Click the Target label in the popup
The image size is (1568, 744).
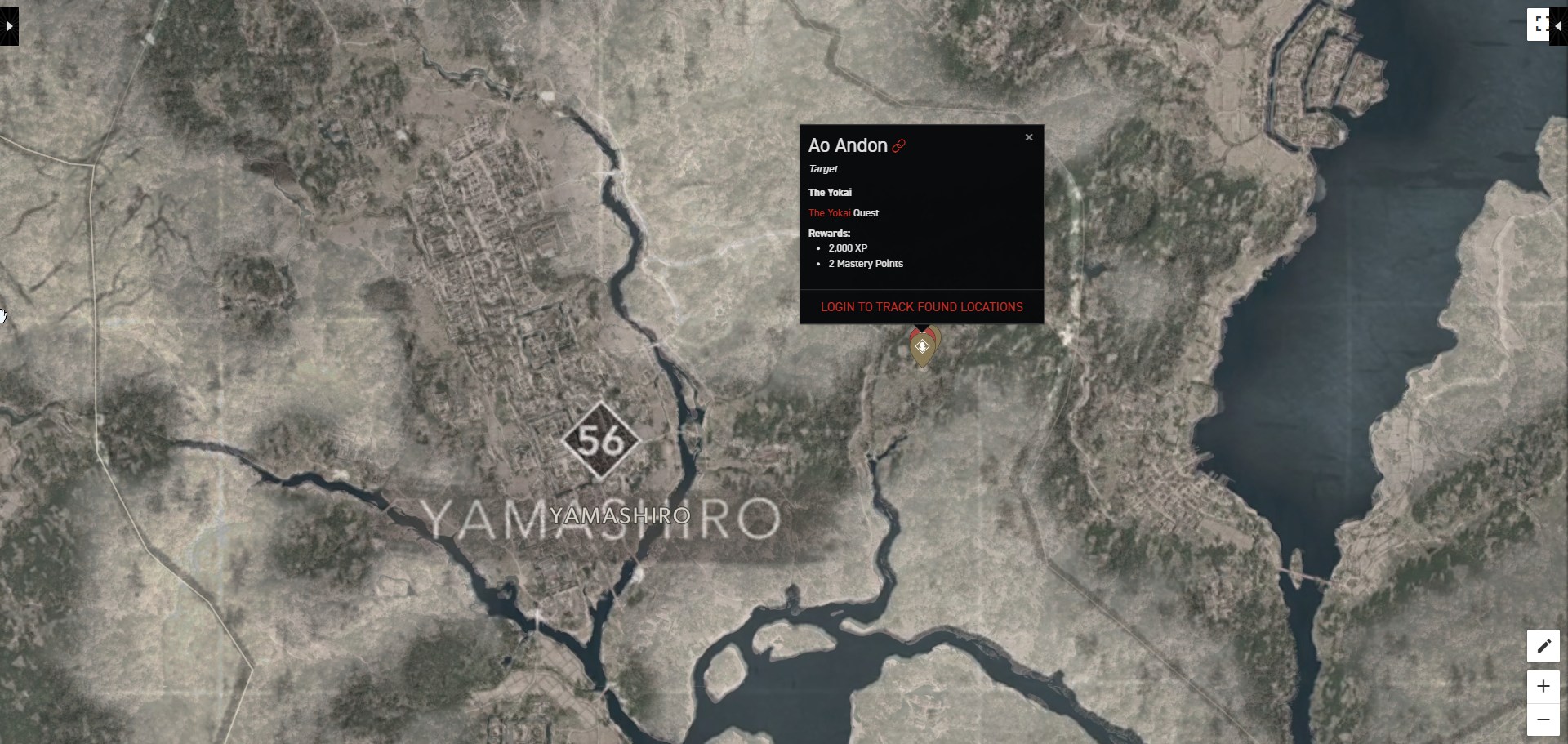pos(822,169)
